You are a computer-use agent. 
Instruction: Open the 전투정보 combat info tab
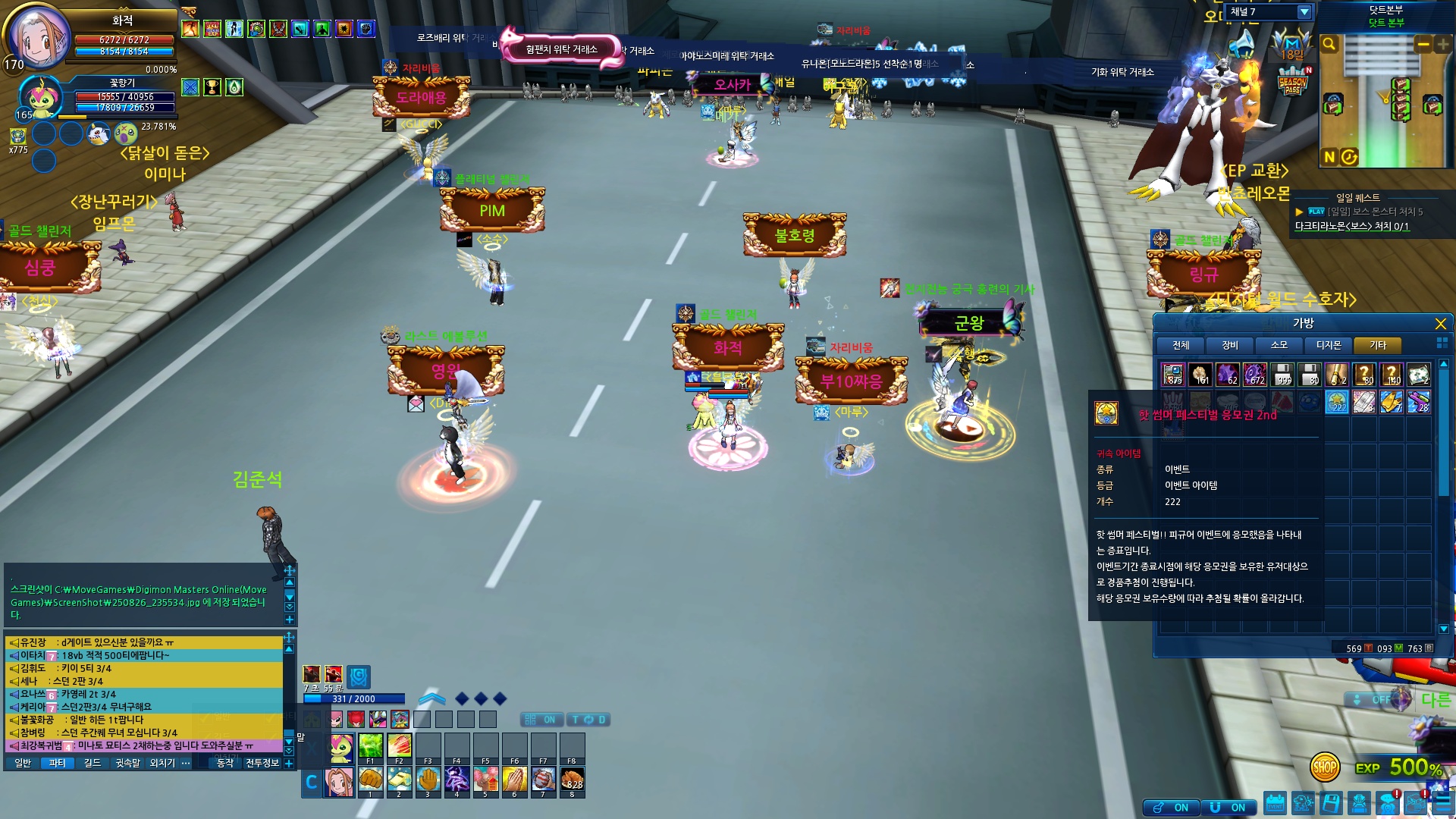click(262, 763)
